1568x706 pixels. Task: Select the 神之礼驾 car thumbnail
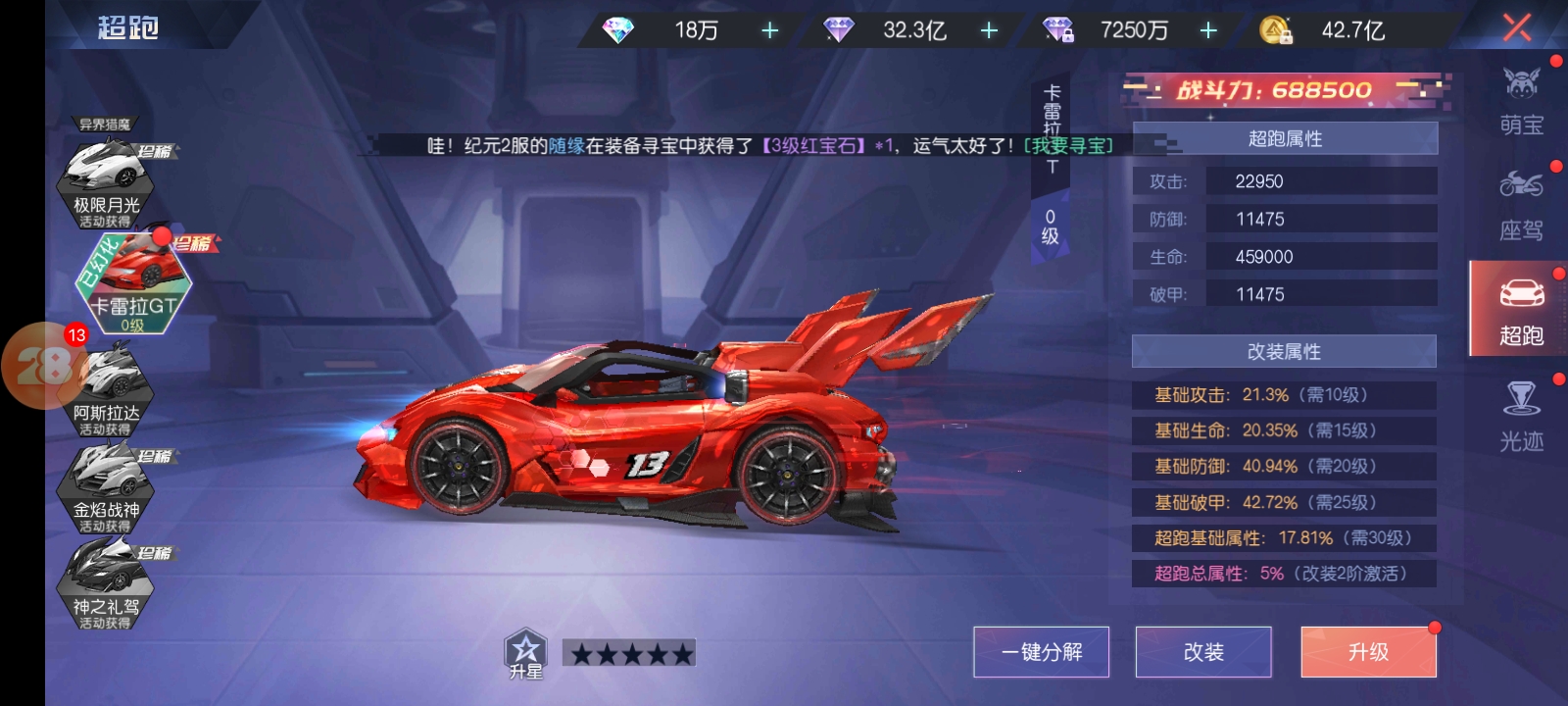(106, 583)
